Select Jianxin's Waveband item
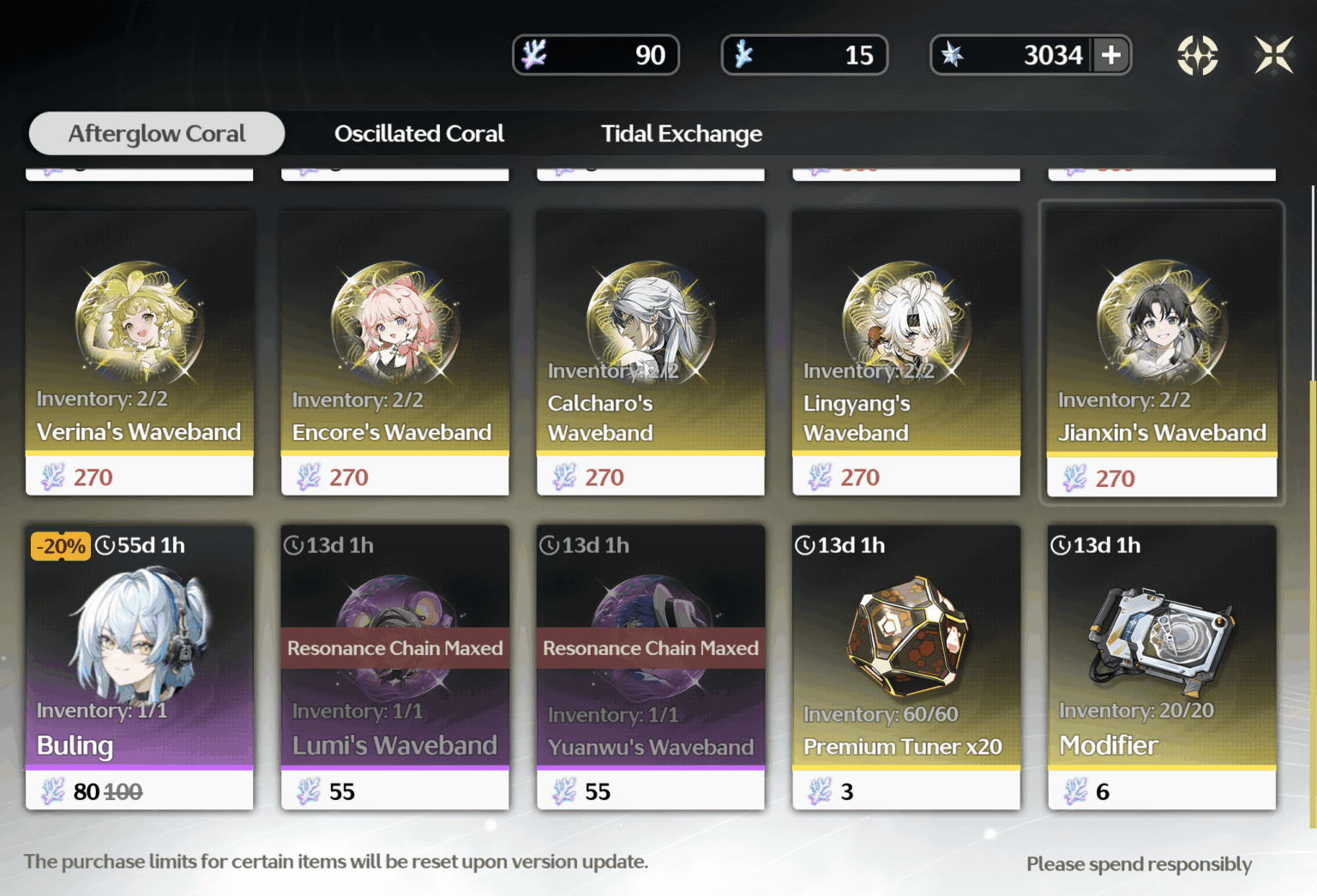Image resolution: width=1317 pixels, height=896 pixels. [1162, 352]
